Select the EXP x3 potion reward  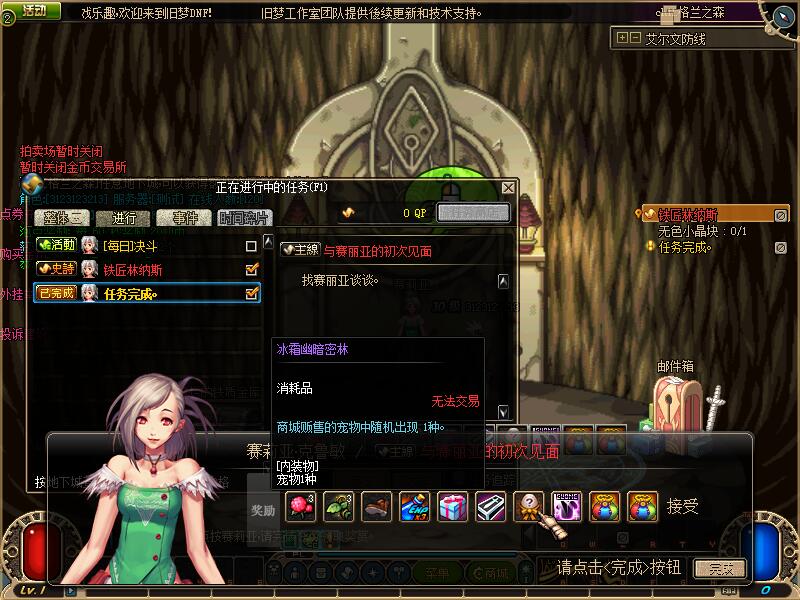(414, 507)
